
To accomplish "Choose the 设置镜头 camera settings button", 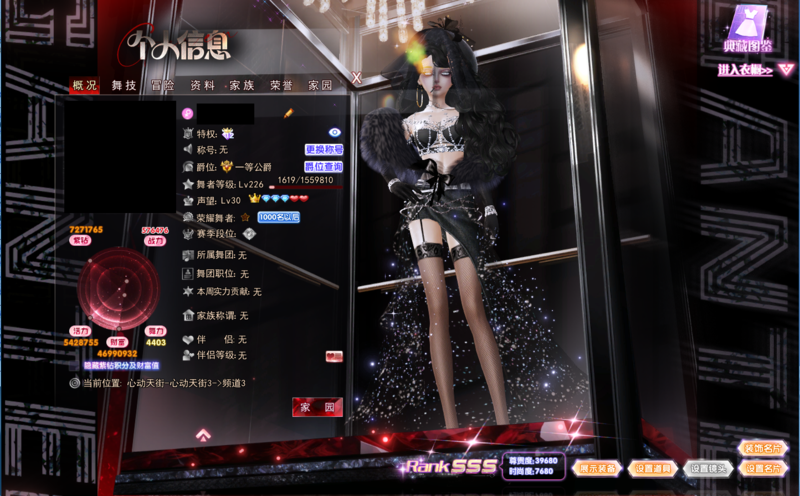I will pyautogui.click(x=709, y=467).
